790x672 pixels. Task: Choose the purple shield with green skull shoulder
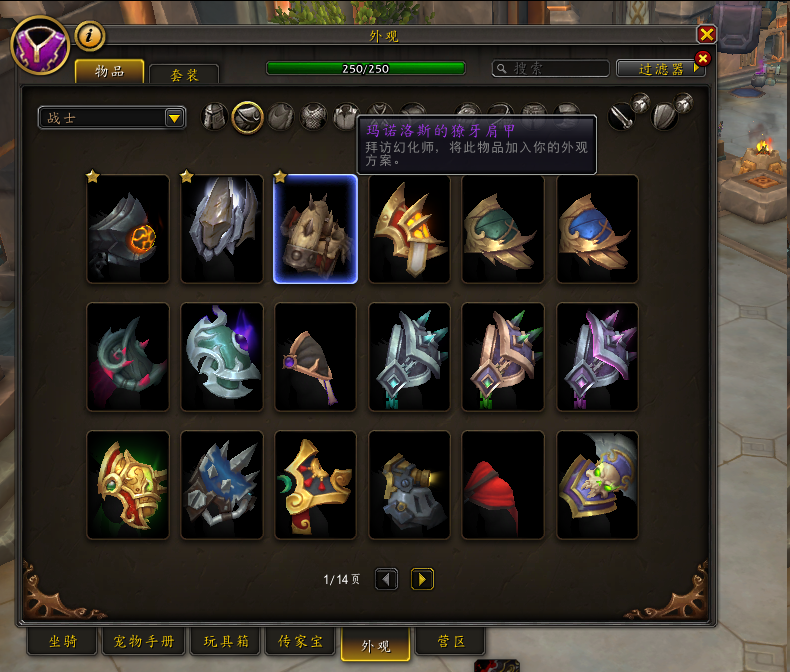tap(597, 485)
